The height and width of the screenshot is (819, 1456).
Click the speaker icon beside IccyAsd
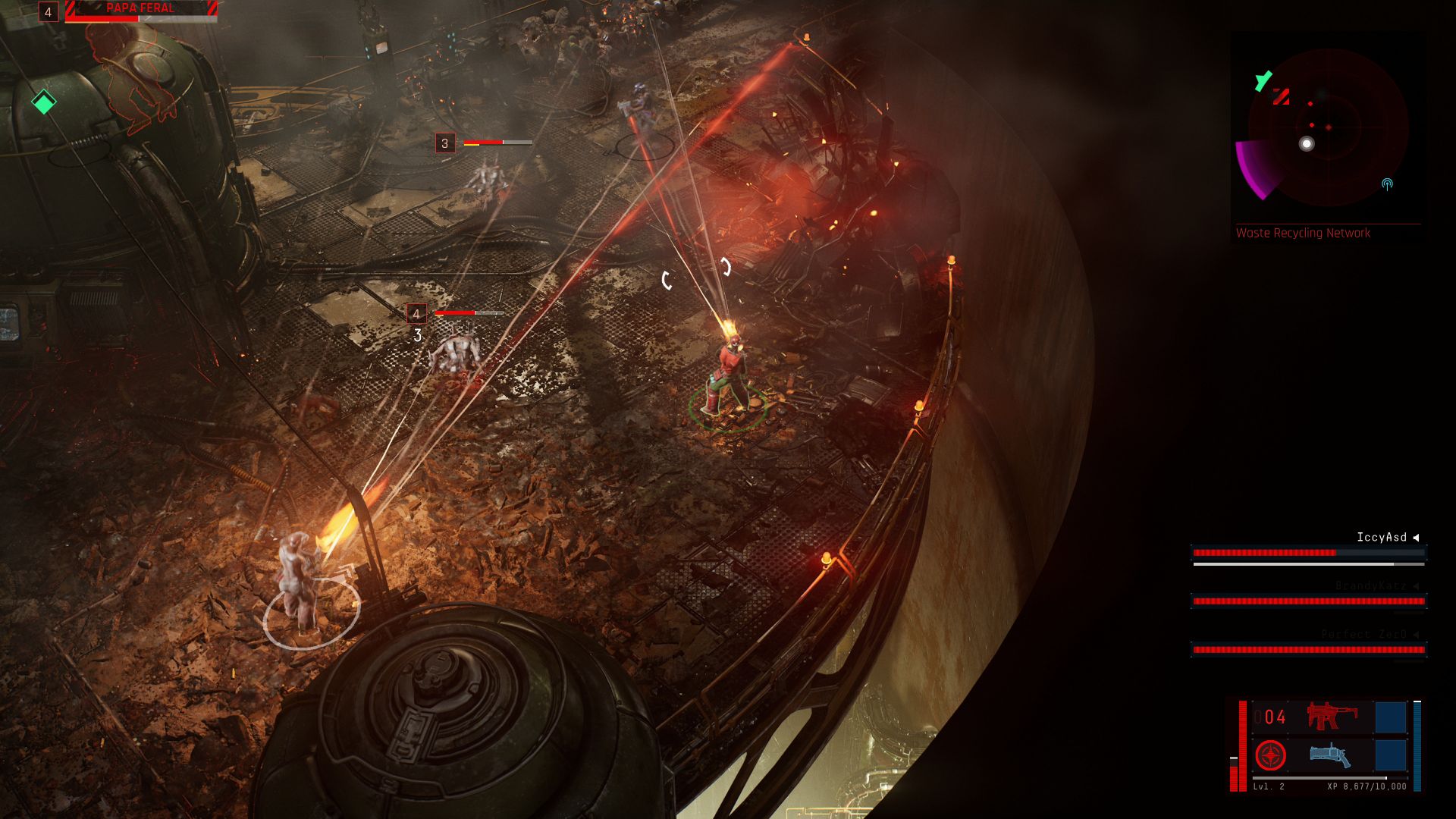[1416, 538]
